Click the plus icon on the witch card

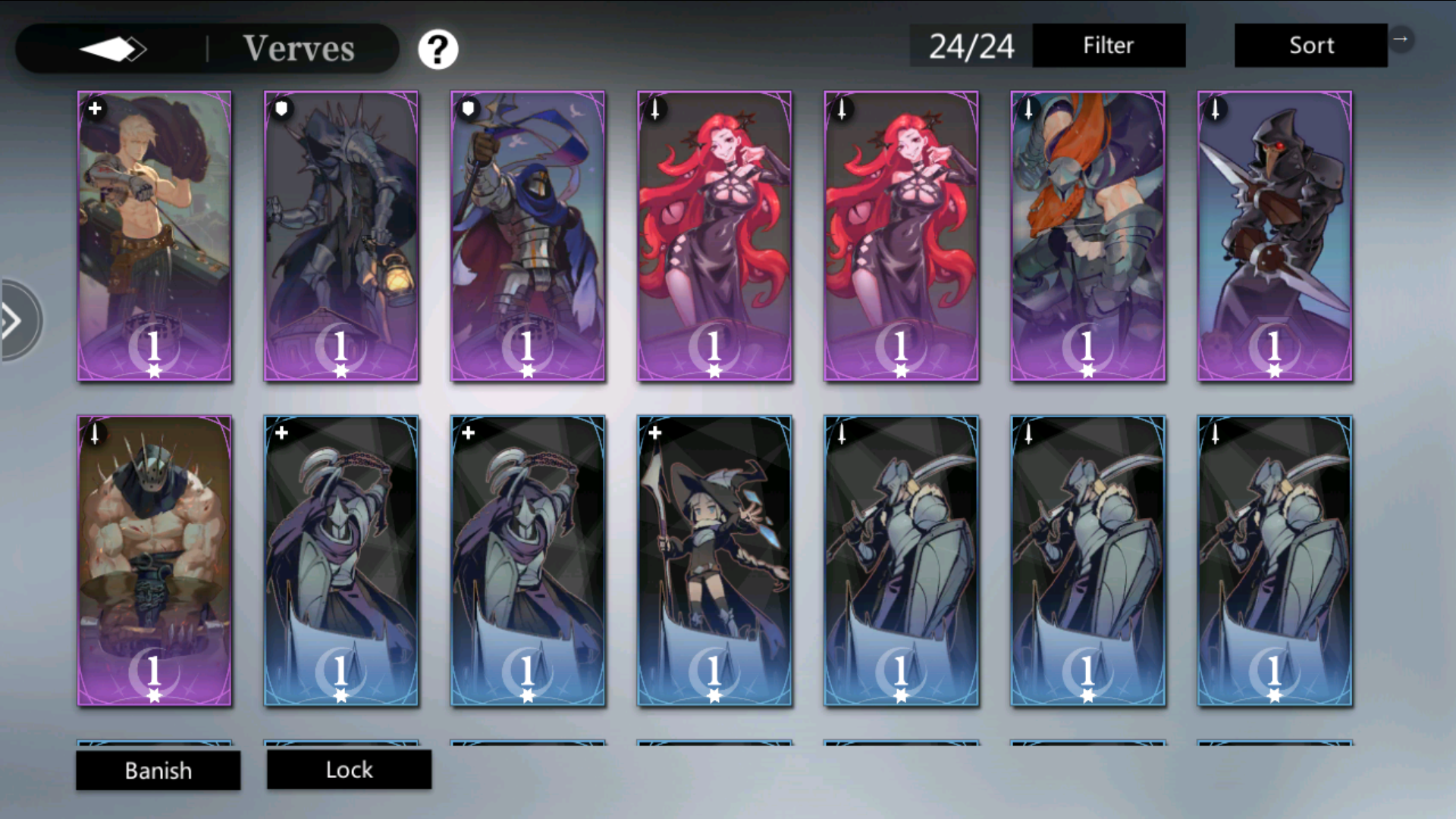[654, 433]
